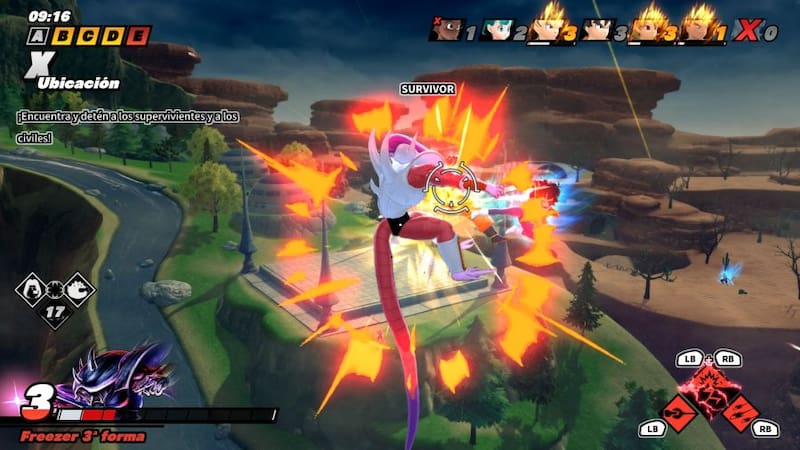The image size is (800, 450).
Task: Activate the central explosion super attack icon
Action: click(714, 383)
